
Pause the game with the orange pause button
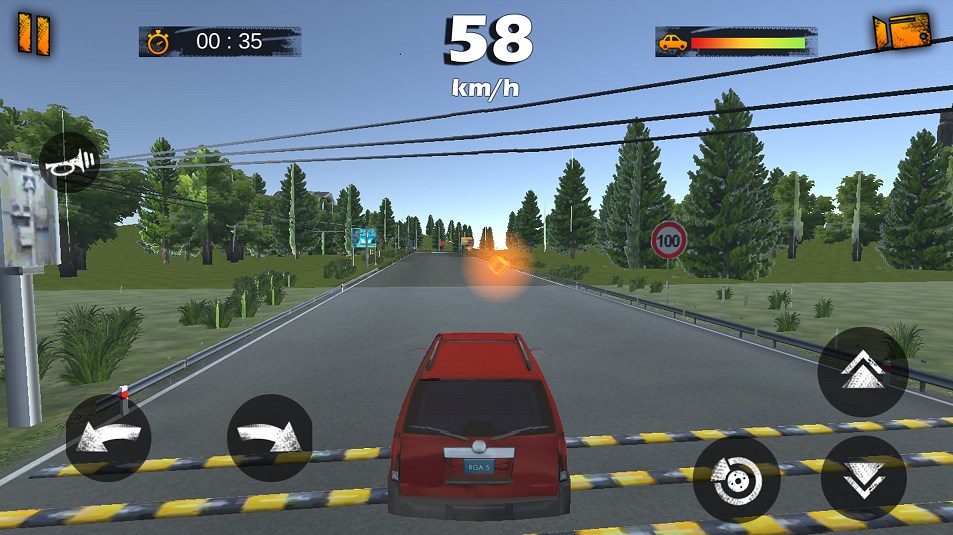tap(33, 34)
